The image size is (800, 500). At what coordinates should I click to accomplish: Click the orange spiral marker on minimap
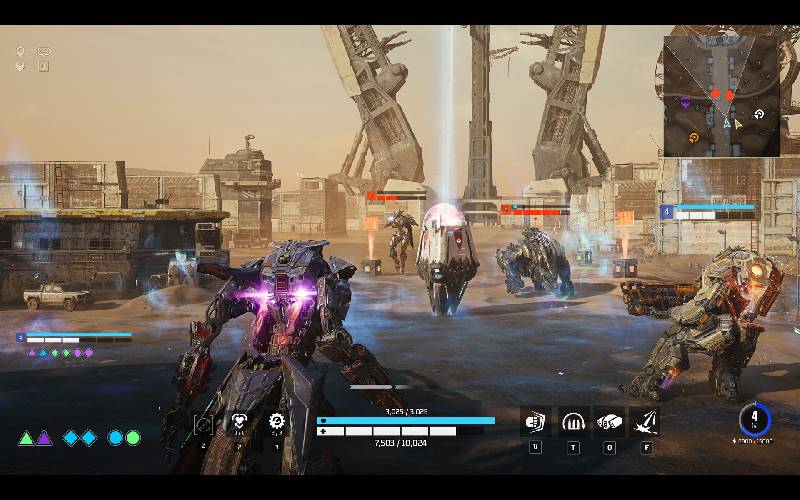tap(693, 136)
